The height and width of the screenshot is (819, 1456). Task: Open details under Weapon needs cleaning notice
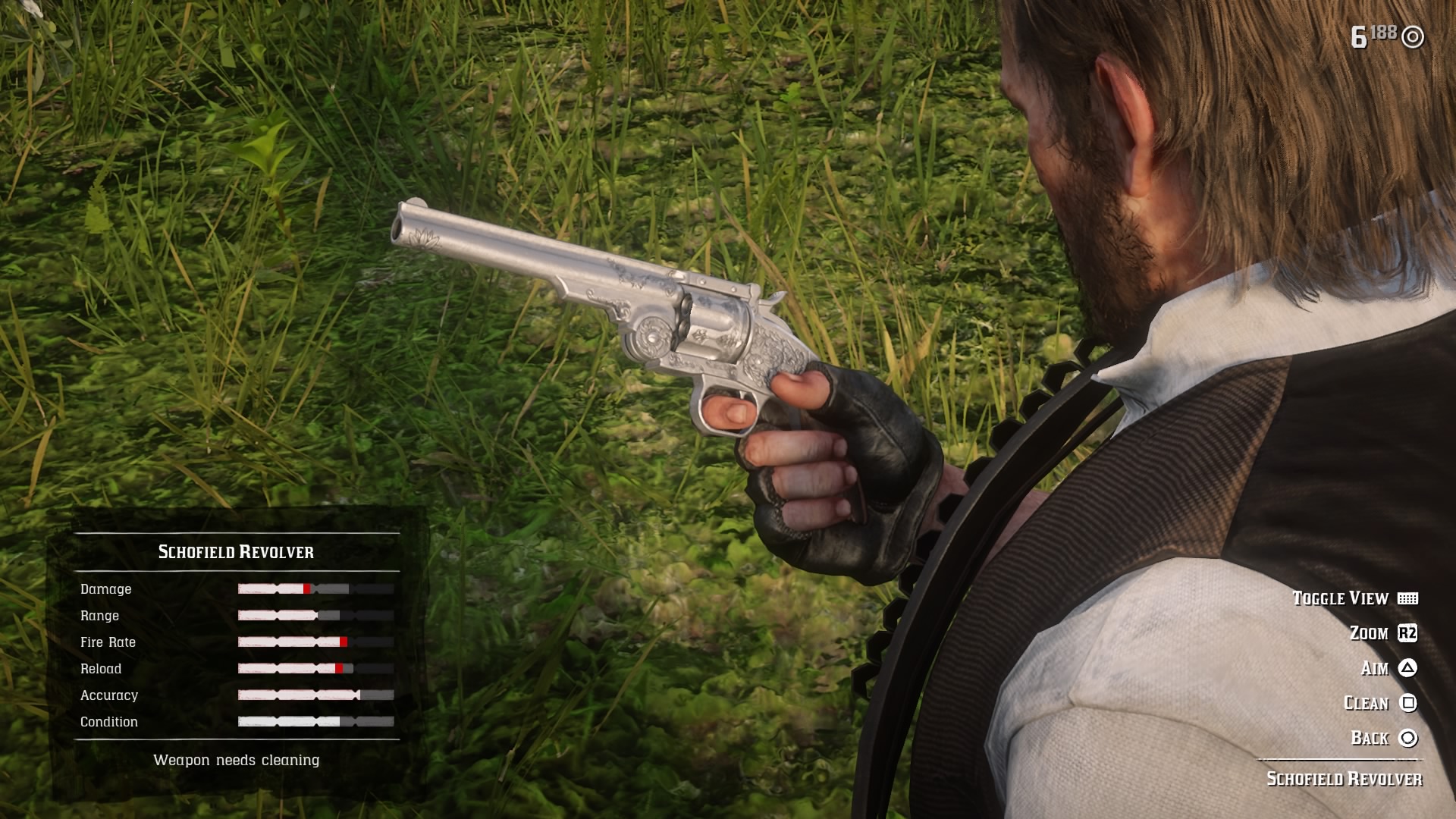(x=238, y=760)
